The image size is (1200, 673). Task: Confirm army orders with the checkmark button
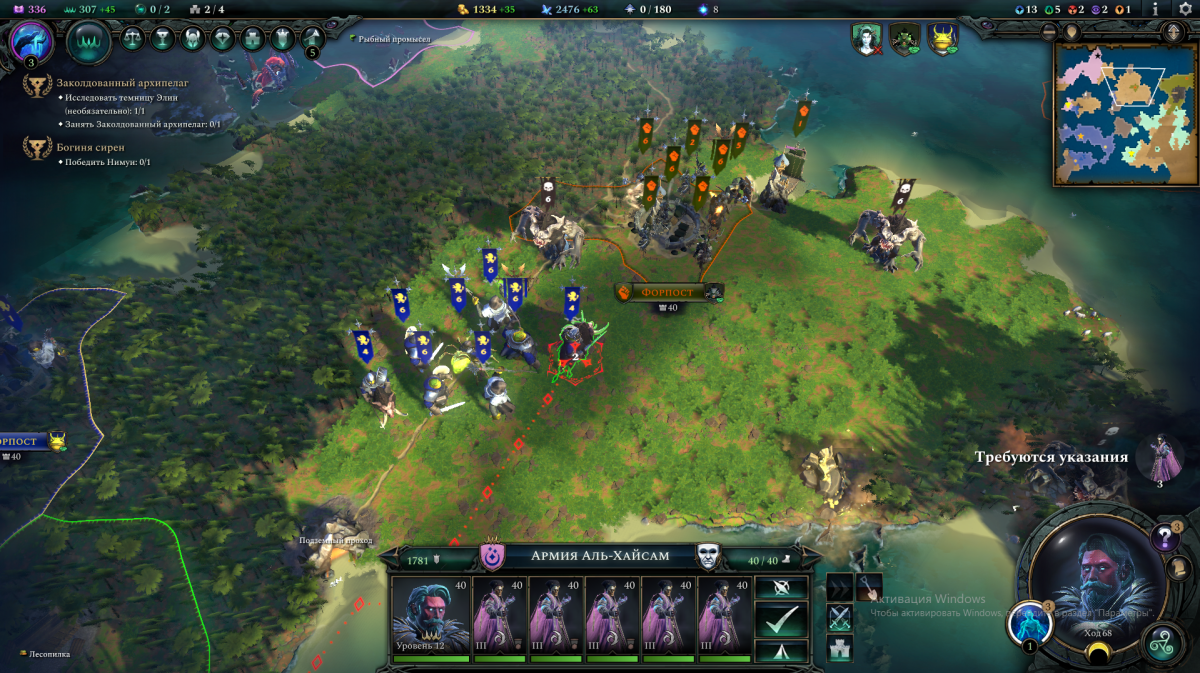click(x=781, y=620)
